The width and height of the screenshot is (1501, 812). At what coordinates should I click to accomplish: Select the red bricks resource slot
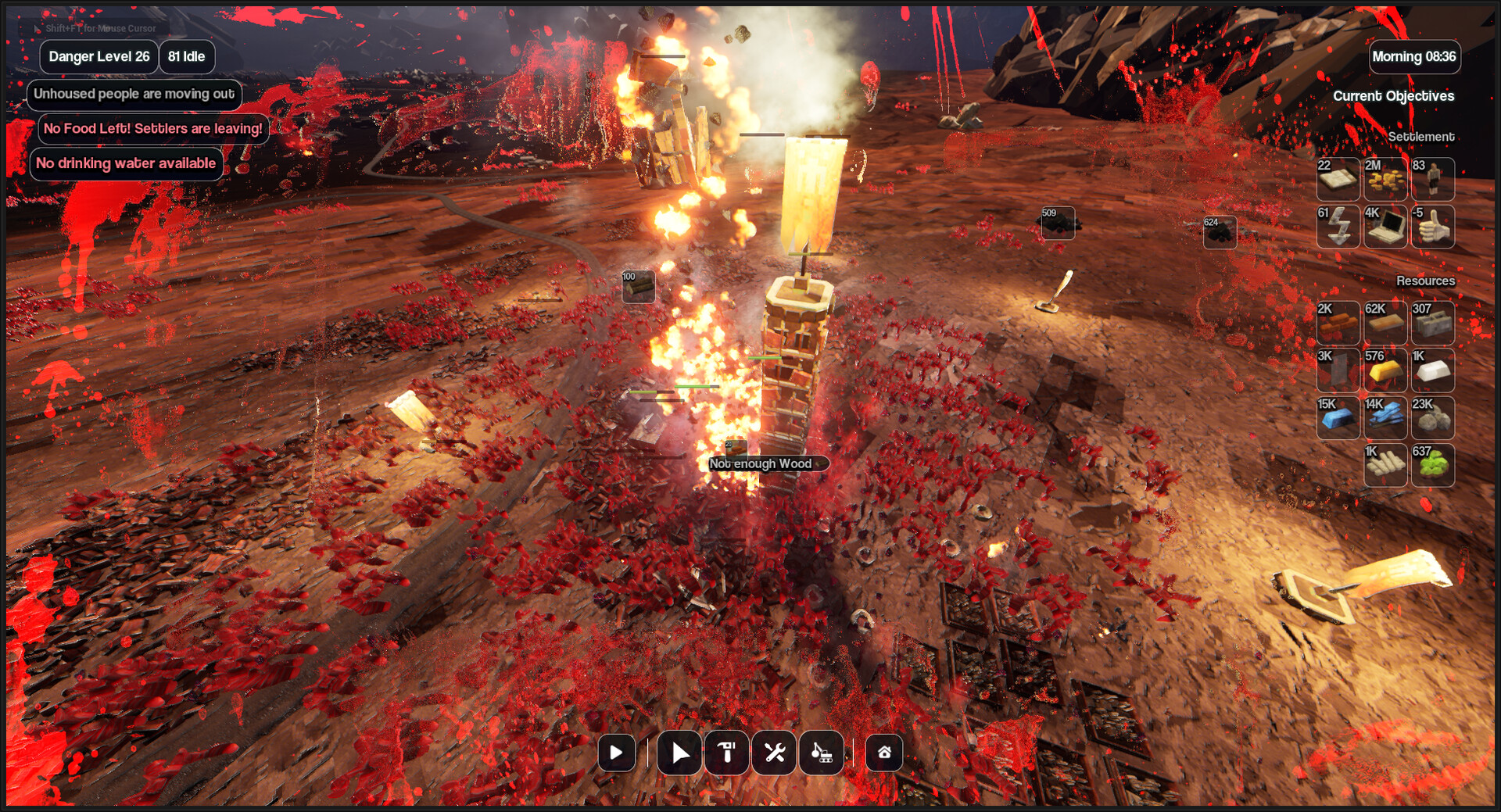1338,323
